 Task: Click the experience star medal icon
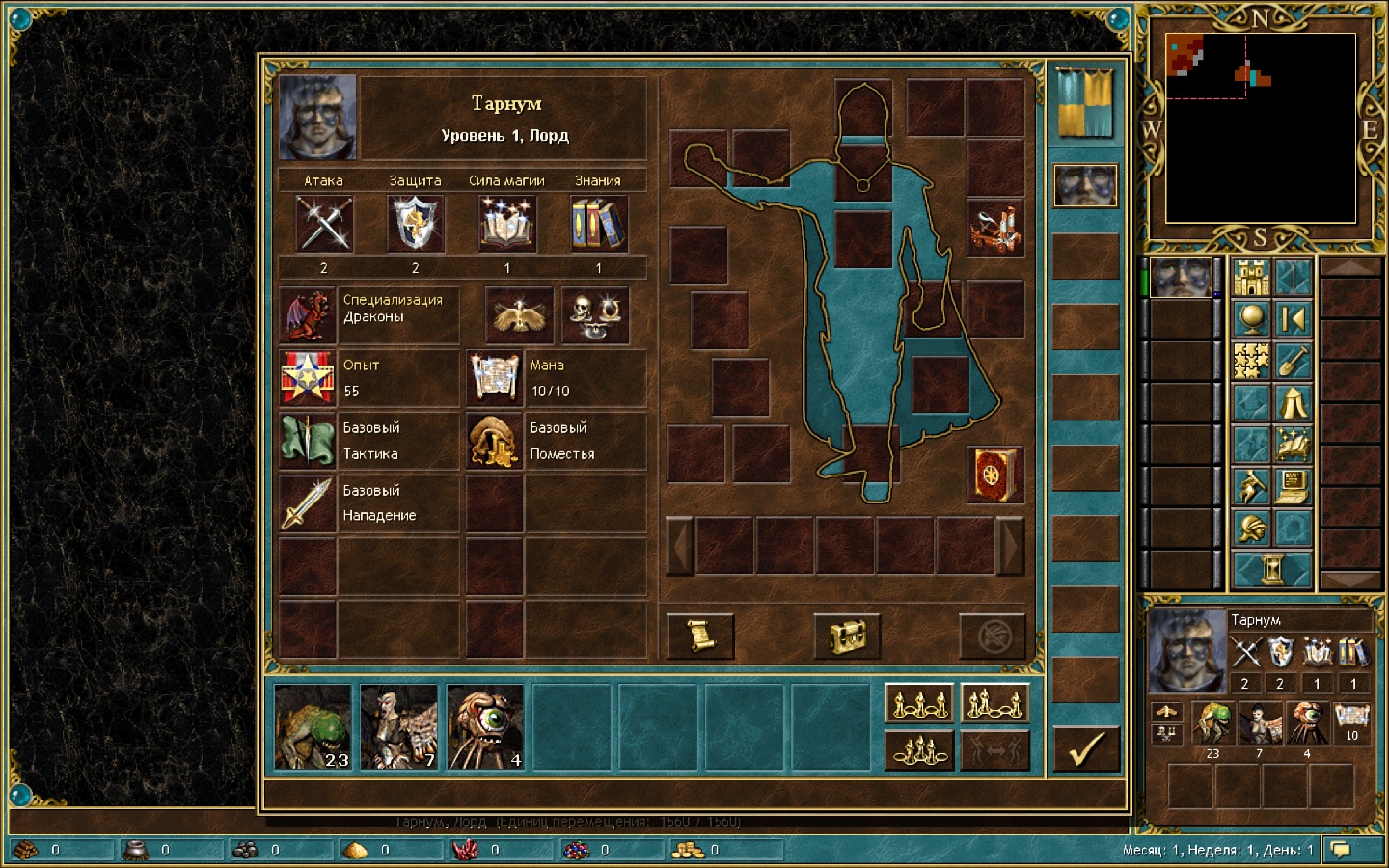[308, 378]
